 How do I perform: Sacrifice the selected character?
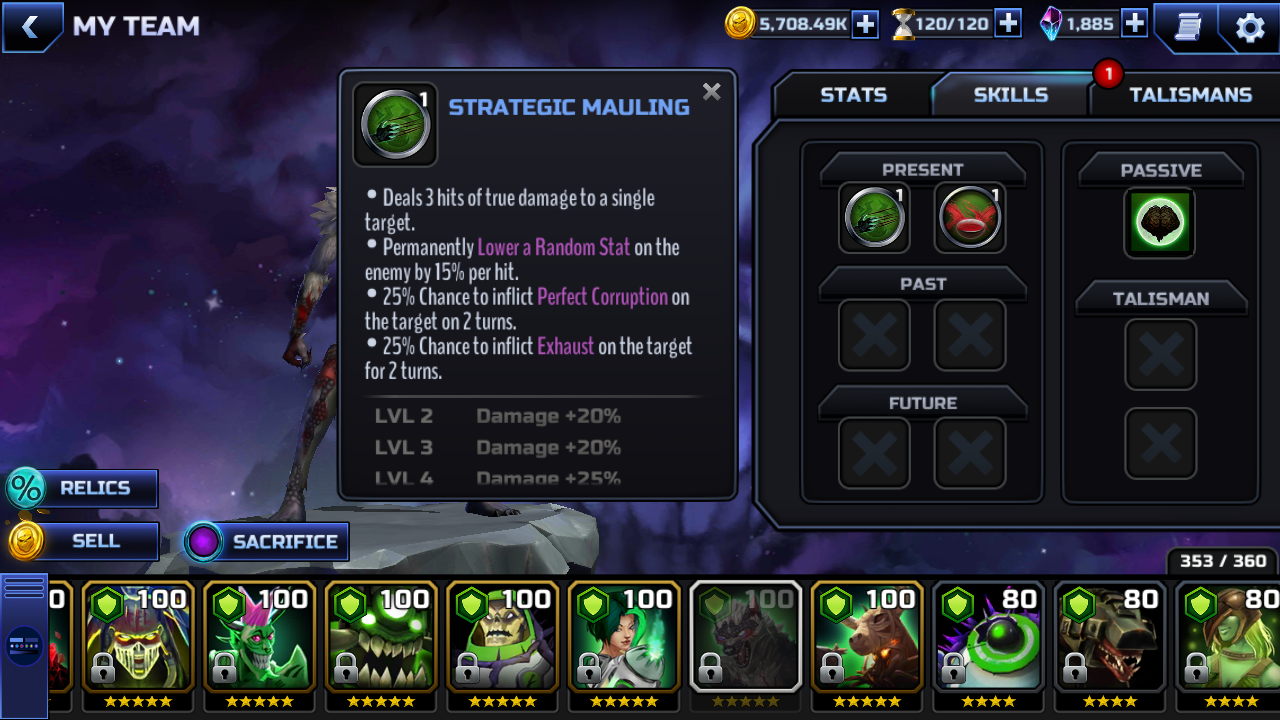[x=267, y=542]
